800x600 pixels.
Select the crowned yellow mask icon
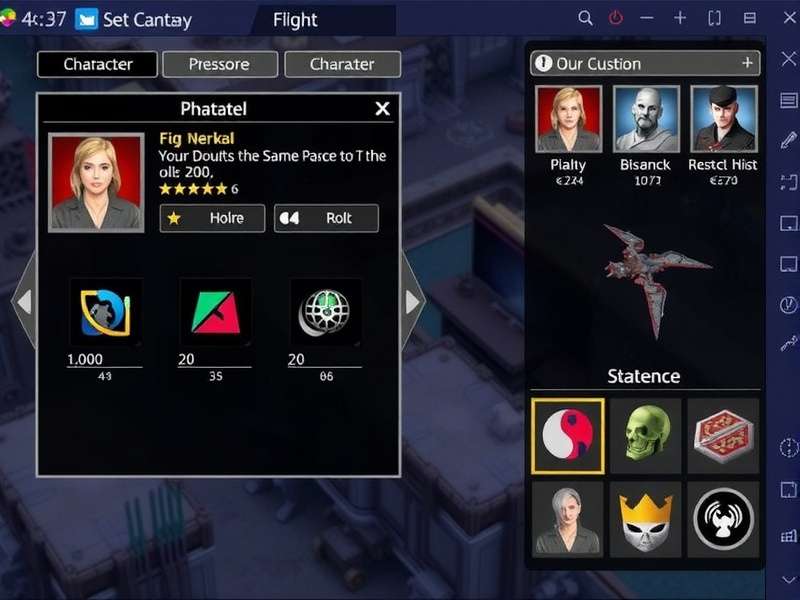[645, 518]
